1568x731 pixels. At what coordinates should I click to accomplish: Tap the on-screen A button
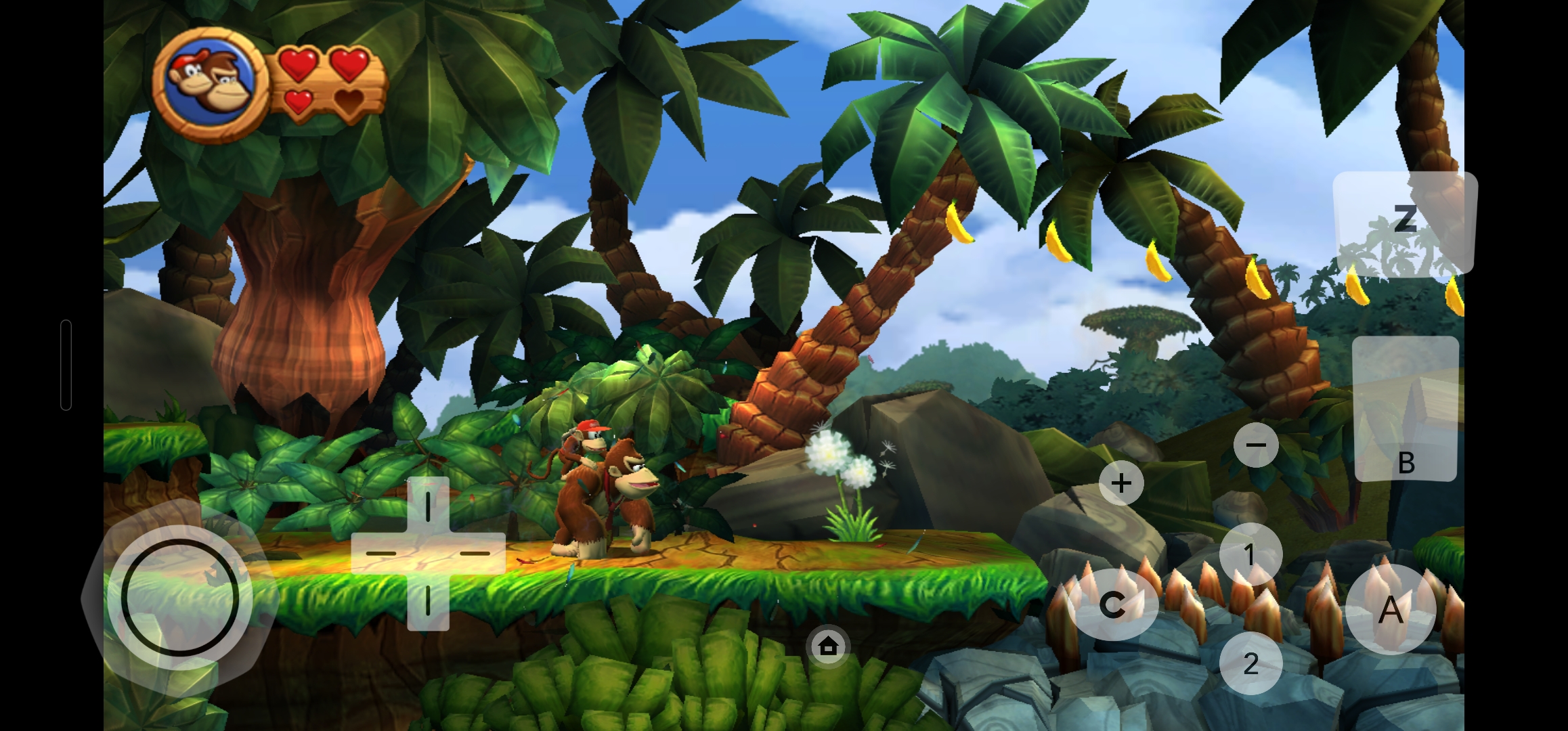coord(1391,610)
